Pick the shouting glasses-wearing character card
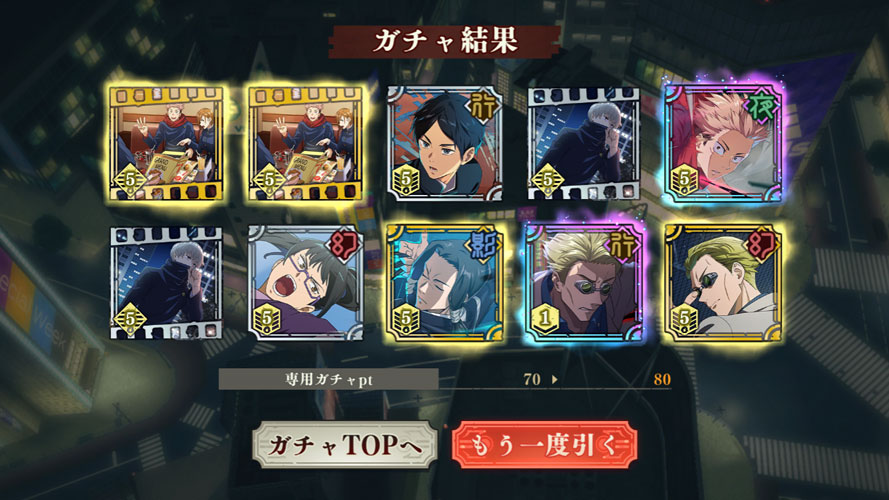Image resolution: width=889 pixels, height=500 pixels. (305, 281)
